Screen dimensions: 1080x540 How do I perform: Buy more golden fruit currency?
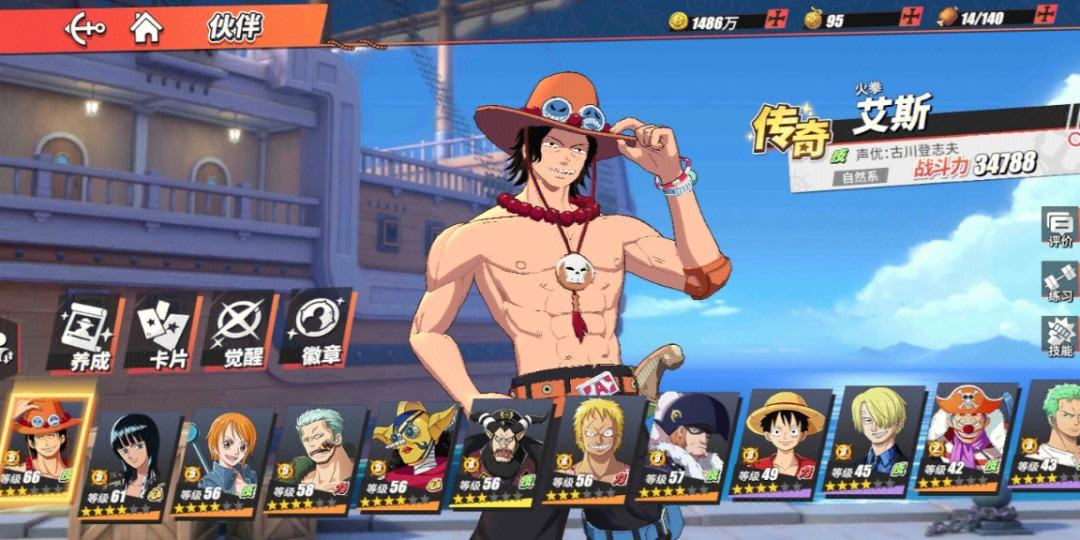pos(911,17)
